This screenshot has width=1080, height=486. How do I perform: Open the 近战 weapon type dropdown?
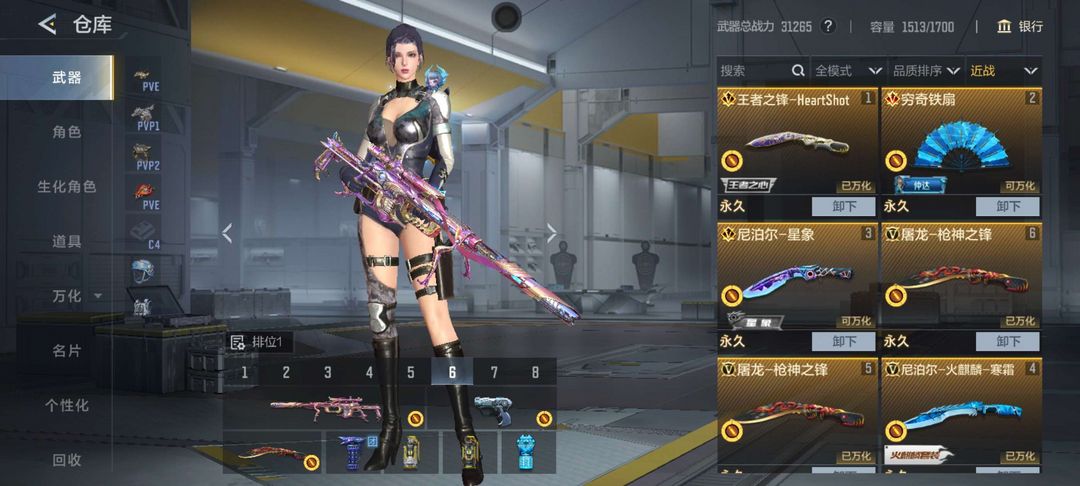(1004, 71)
